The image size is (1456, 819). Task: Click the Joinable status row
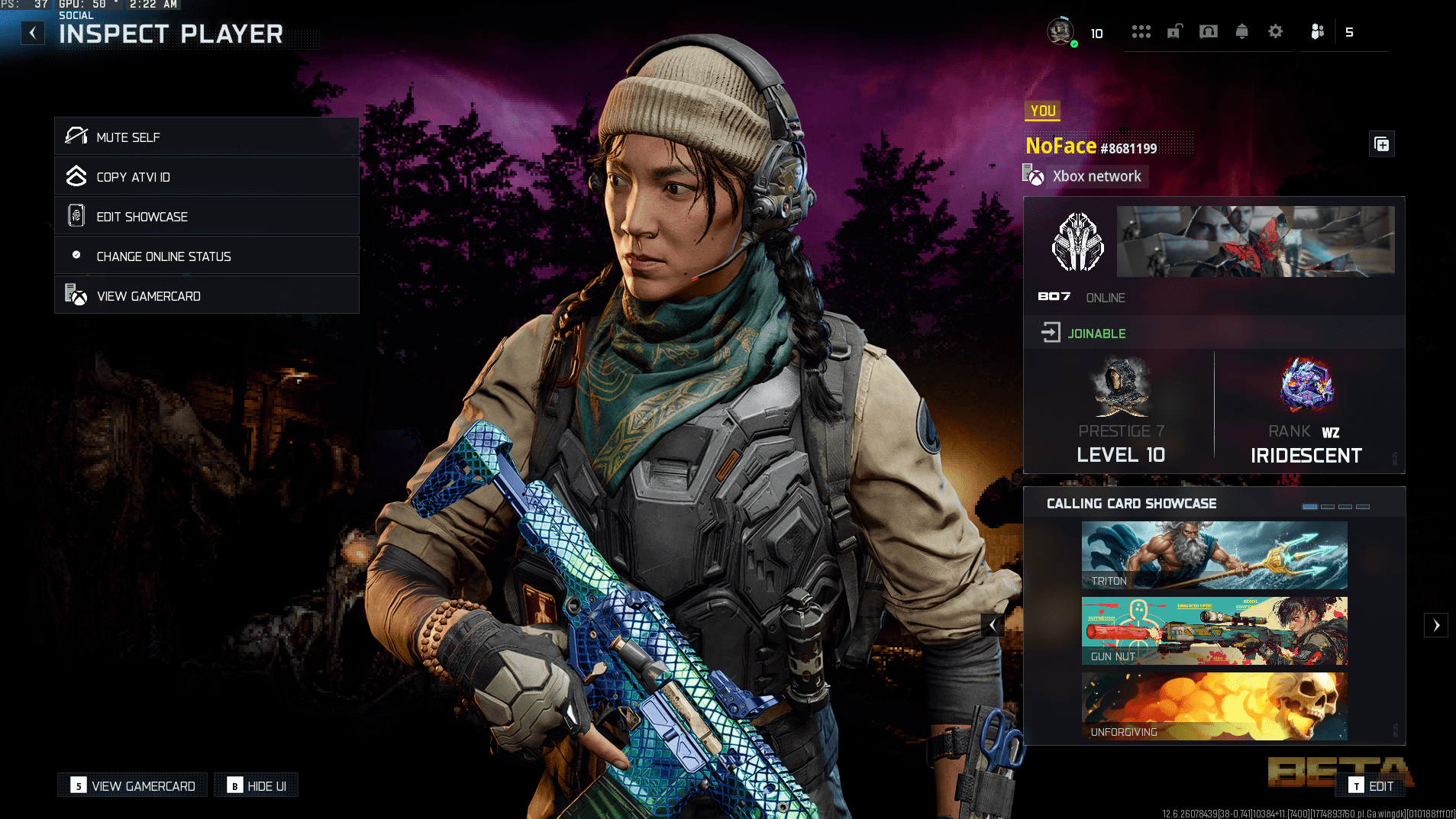[x=1214, y=334]
